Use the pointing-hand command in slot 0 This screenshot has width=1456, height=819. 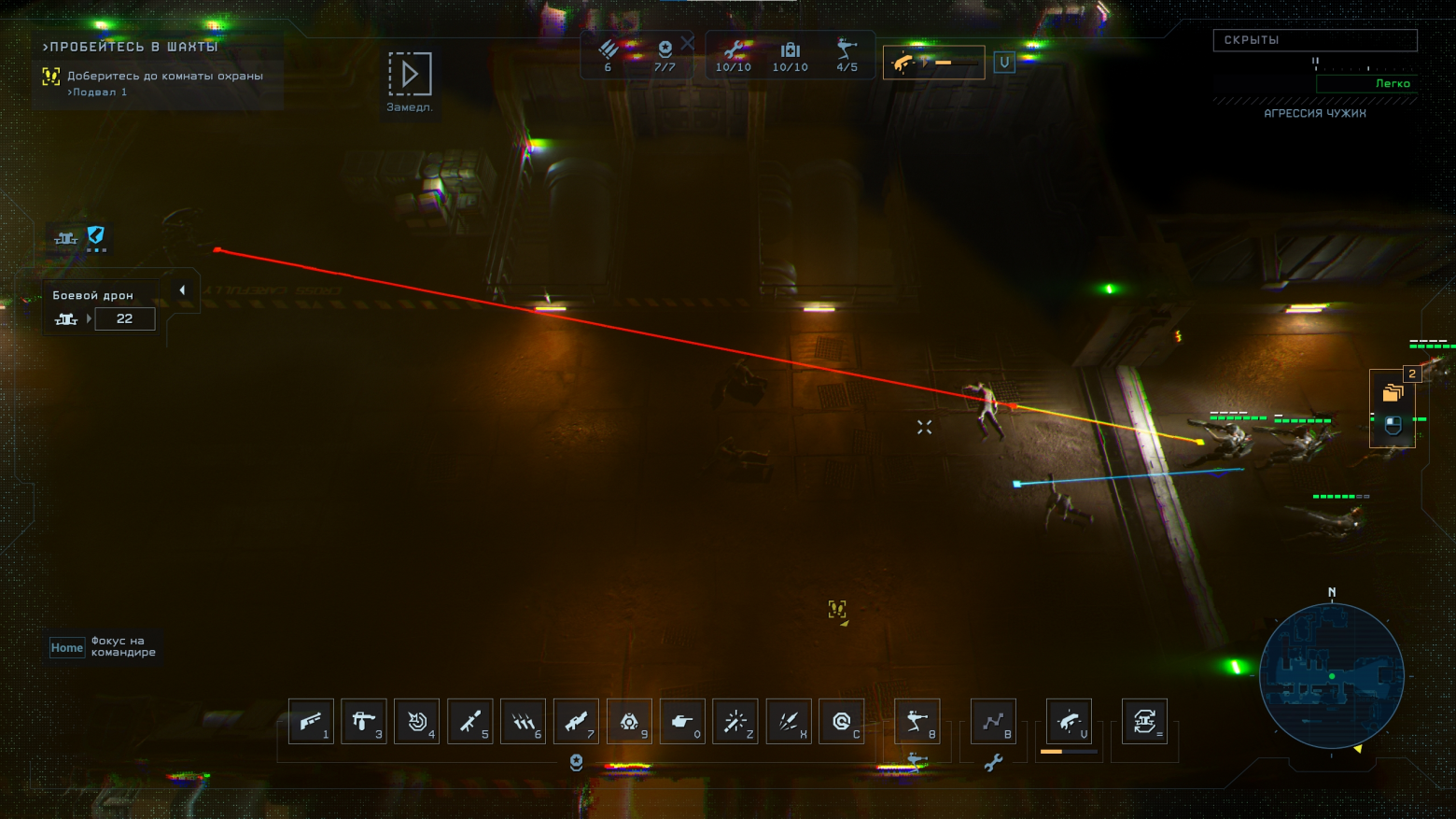(x=682, y=721)
